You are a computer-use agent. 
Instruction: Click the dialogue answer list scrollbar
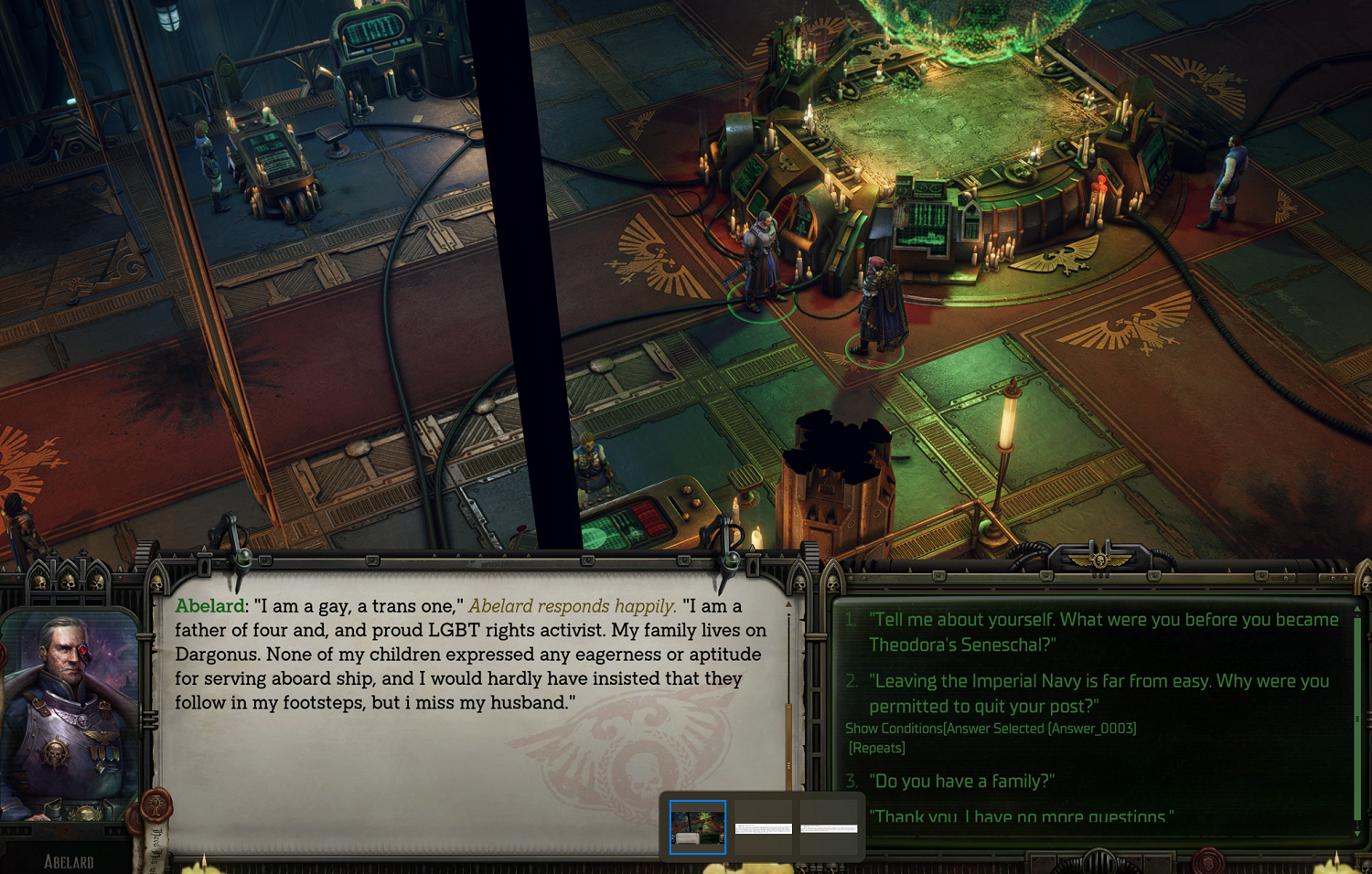point(1357,719)
